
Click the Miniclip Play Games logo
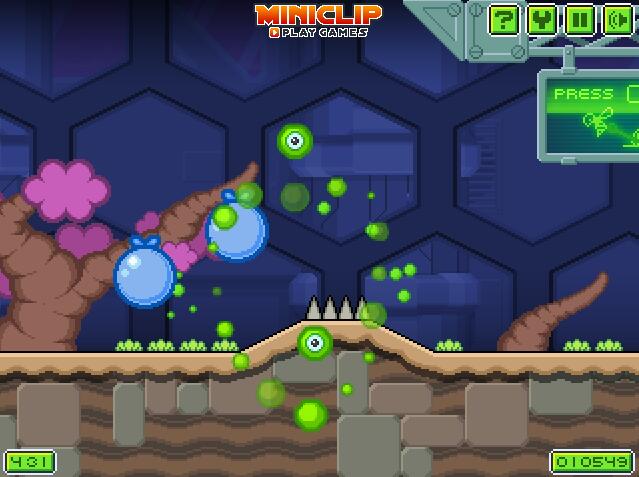tap(319, 20)
